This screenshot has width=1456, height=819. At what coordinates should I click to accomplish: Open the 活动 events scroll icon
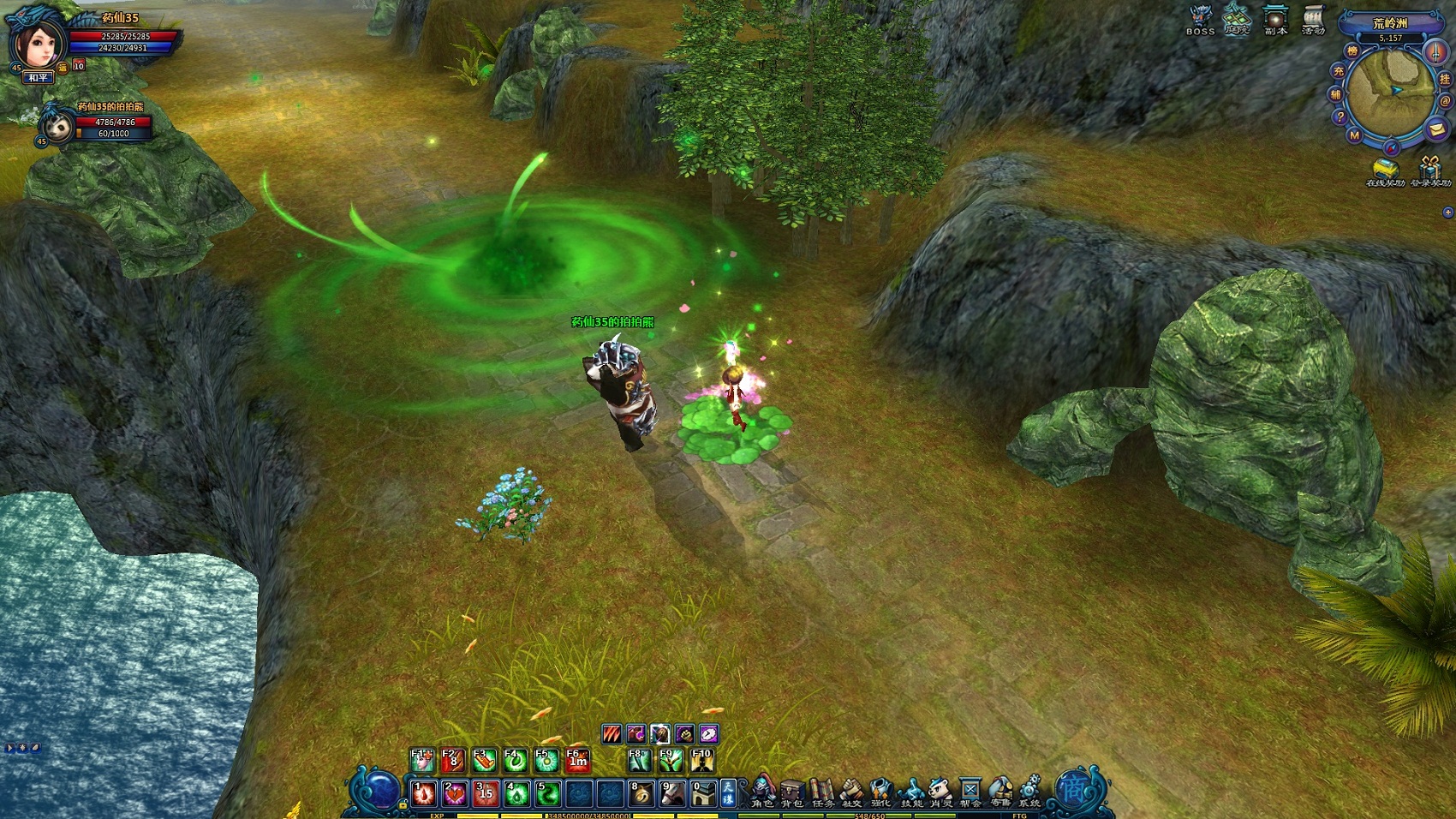[x=1313, y=19]
